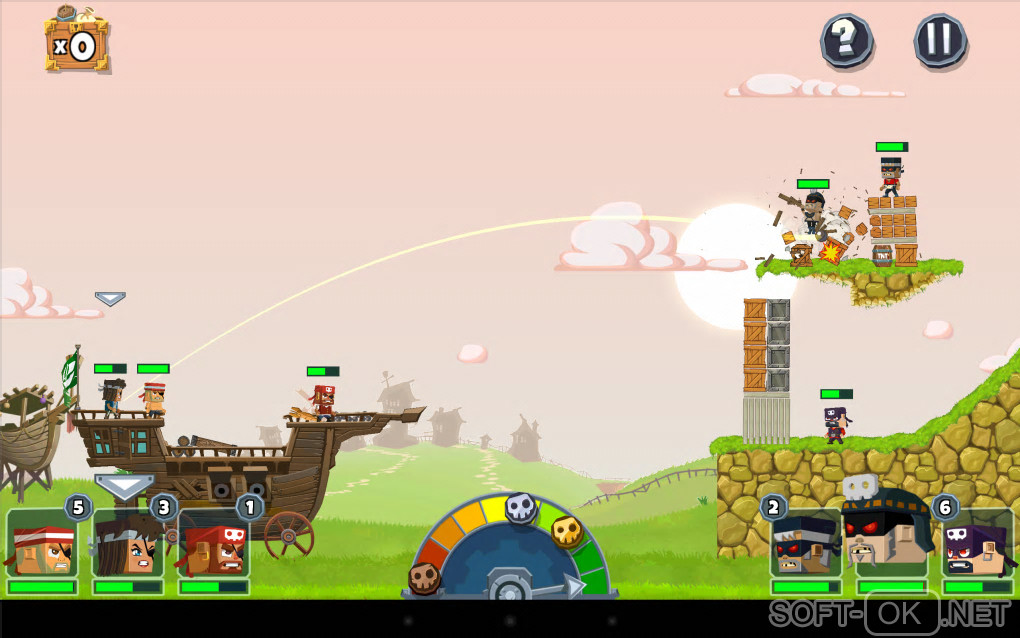
Task: Pause the game
Action: click(940, 40)
